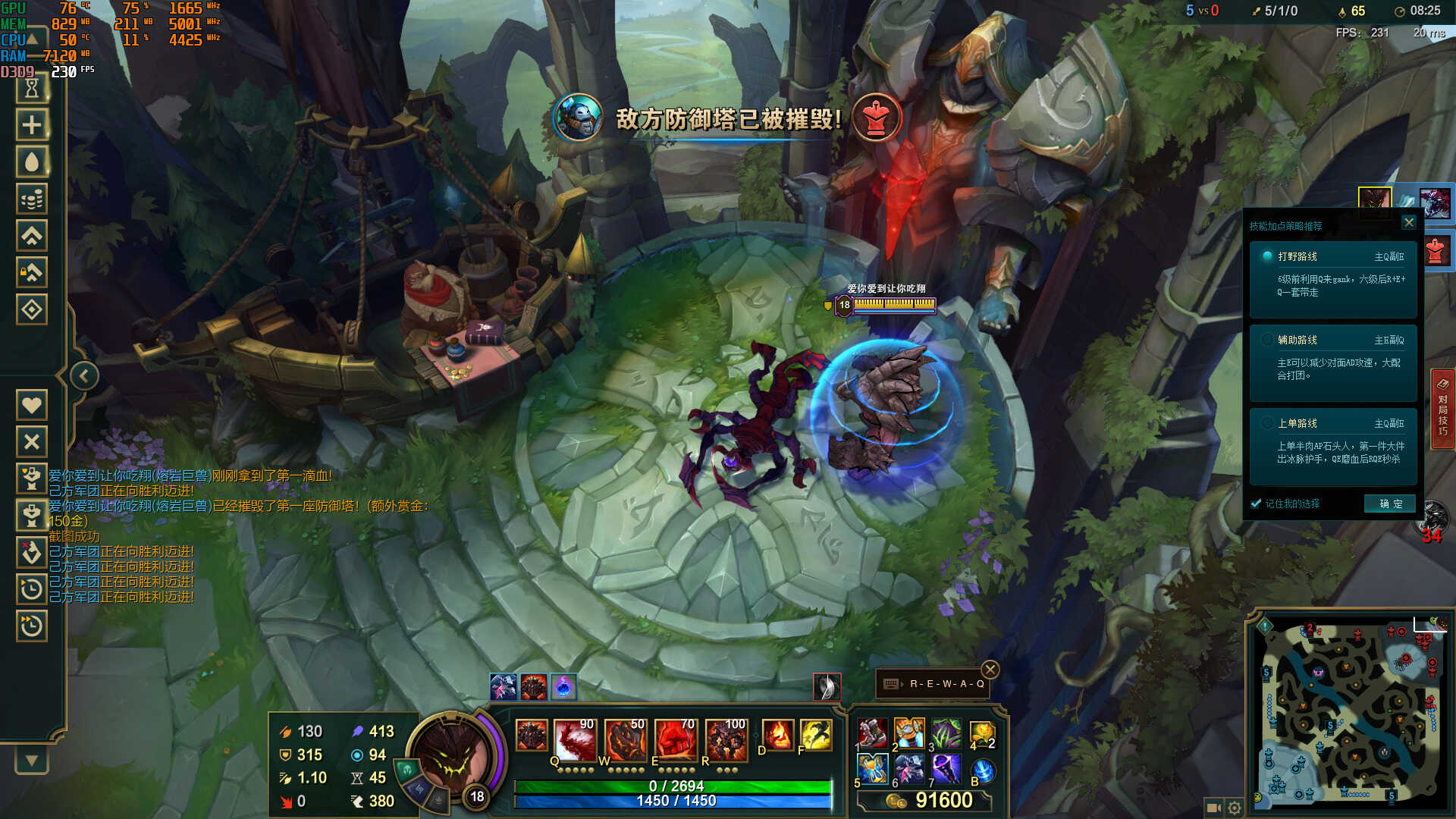
Task: Collapse the left tool panel arrow
Action: pos(84,375)
